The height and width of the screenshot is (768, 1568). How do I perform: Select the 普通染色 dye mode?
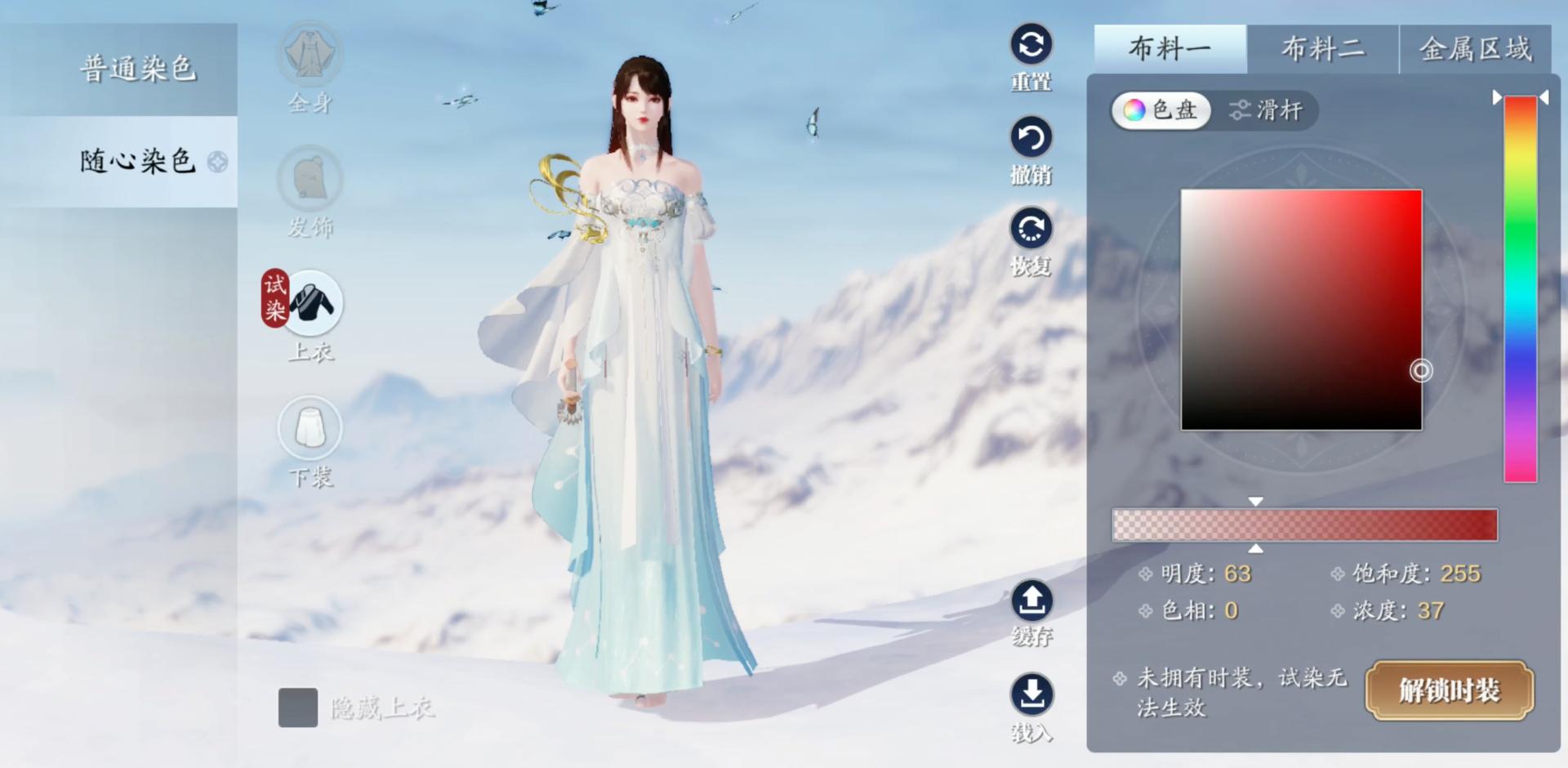click(x=137, y=69)
